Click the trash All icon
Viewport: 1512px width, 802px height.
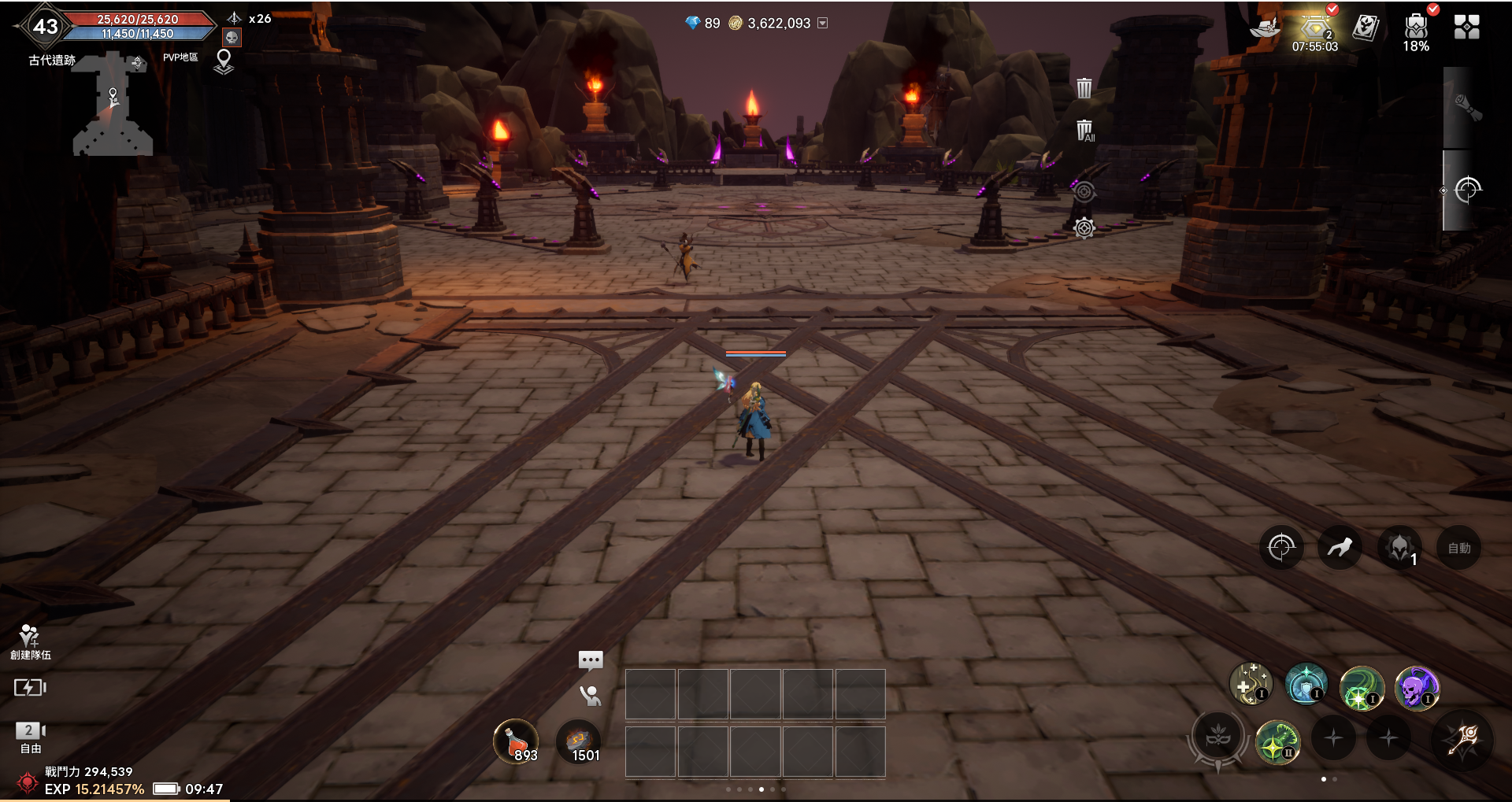pyautogui.click(x=1084, y=131)
